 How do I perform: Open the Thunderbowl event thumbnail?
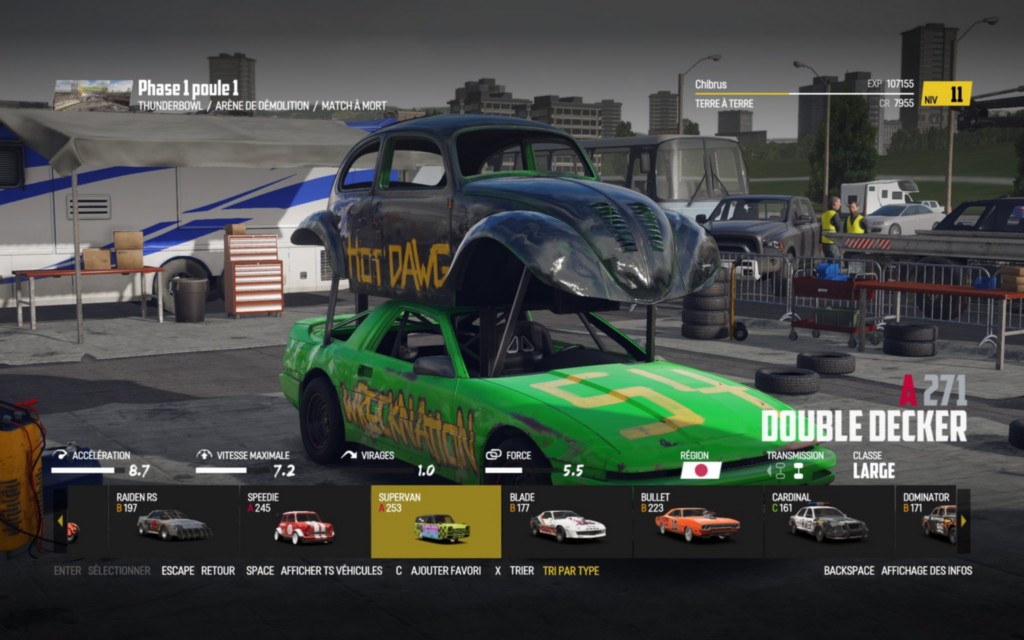93,95
